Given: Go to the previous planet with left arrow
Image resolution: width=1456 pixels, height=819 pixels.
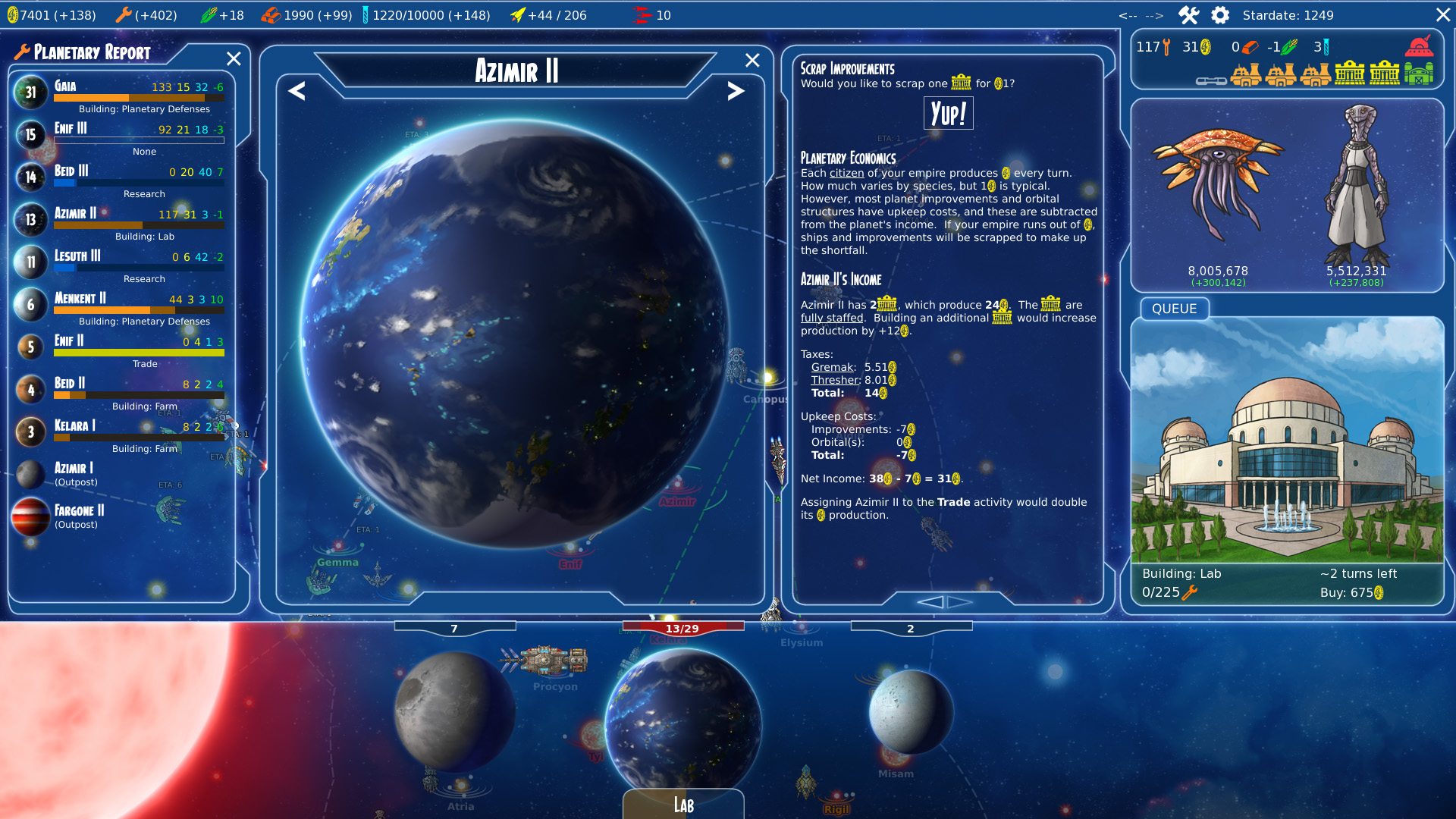Looking at the screenshot, I should pos(297,92).
